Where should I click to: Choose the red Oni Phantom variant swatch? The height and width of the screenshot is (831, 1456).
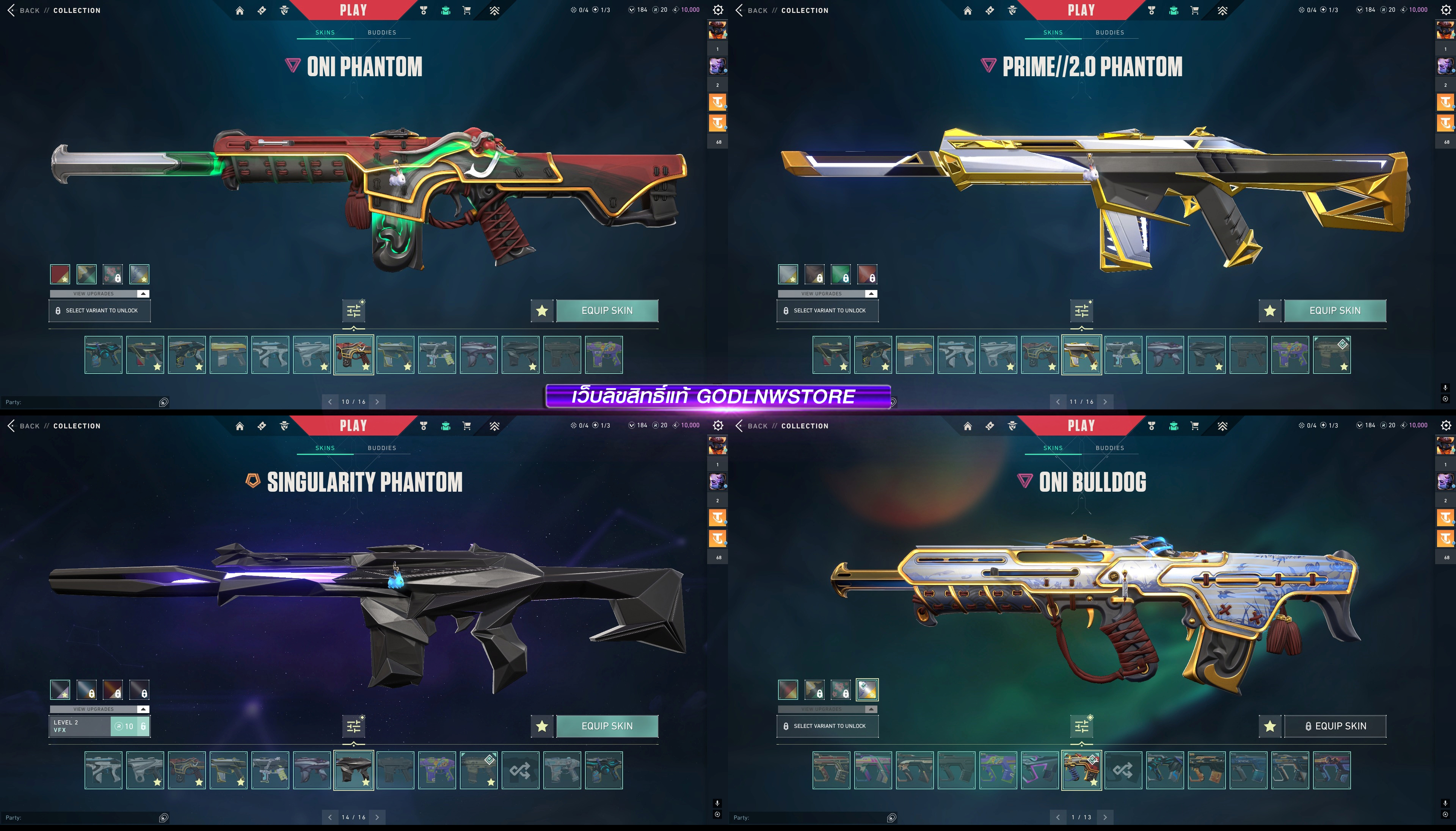(60, 274)
